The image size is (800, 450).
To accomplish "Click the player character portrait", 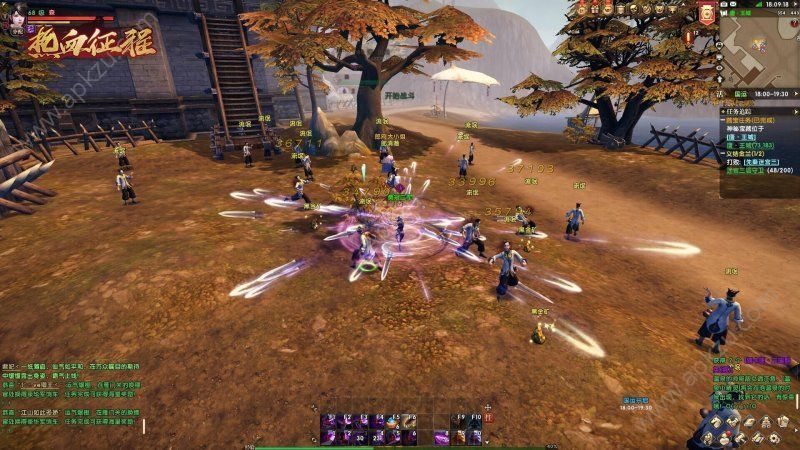I will tap(15, 12).
